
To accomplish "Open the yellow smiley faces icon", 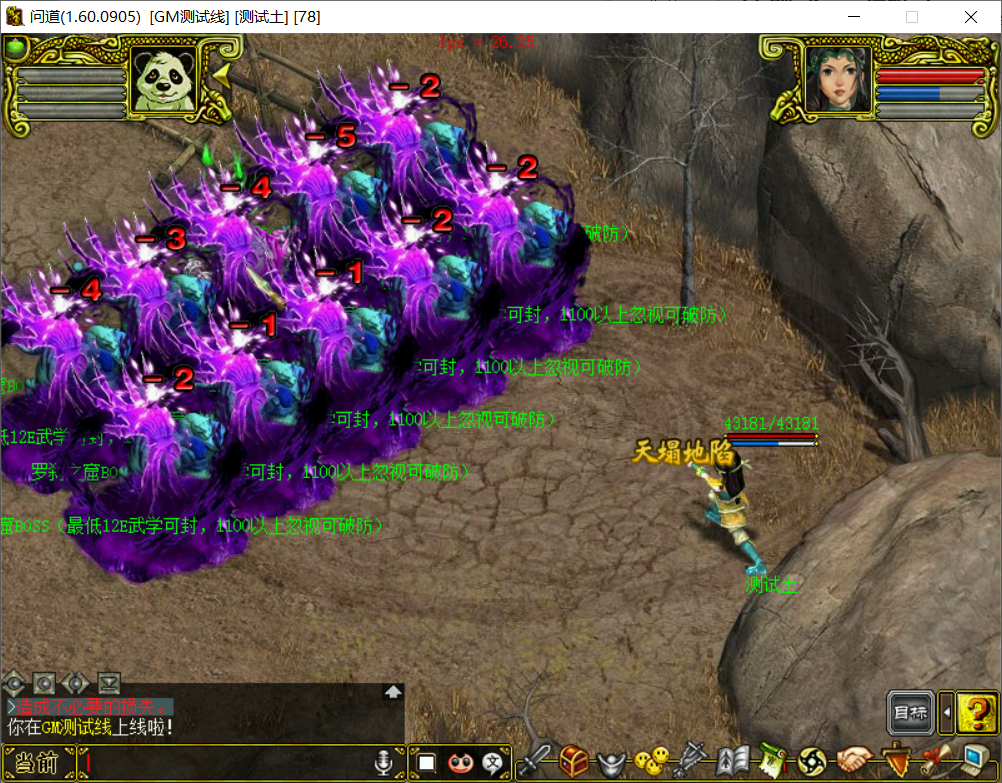I will (x=652, y=762).
